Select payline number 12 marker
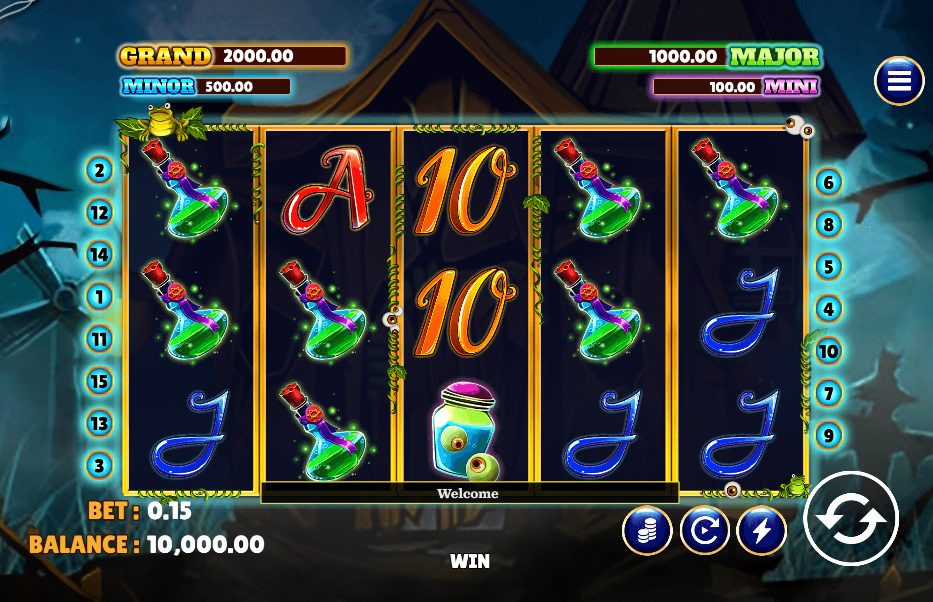 99,212
